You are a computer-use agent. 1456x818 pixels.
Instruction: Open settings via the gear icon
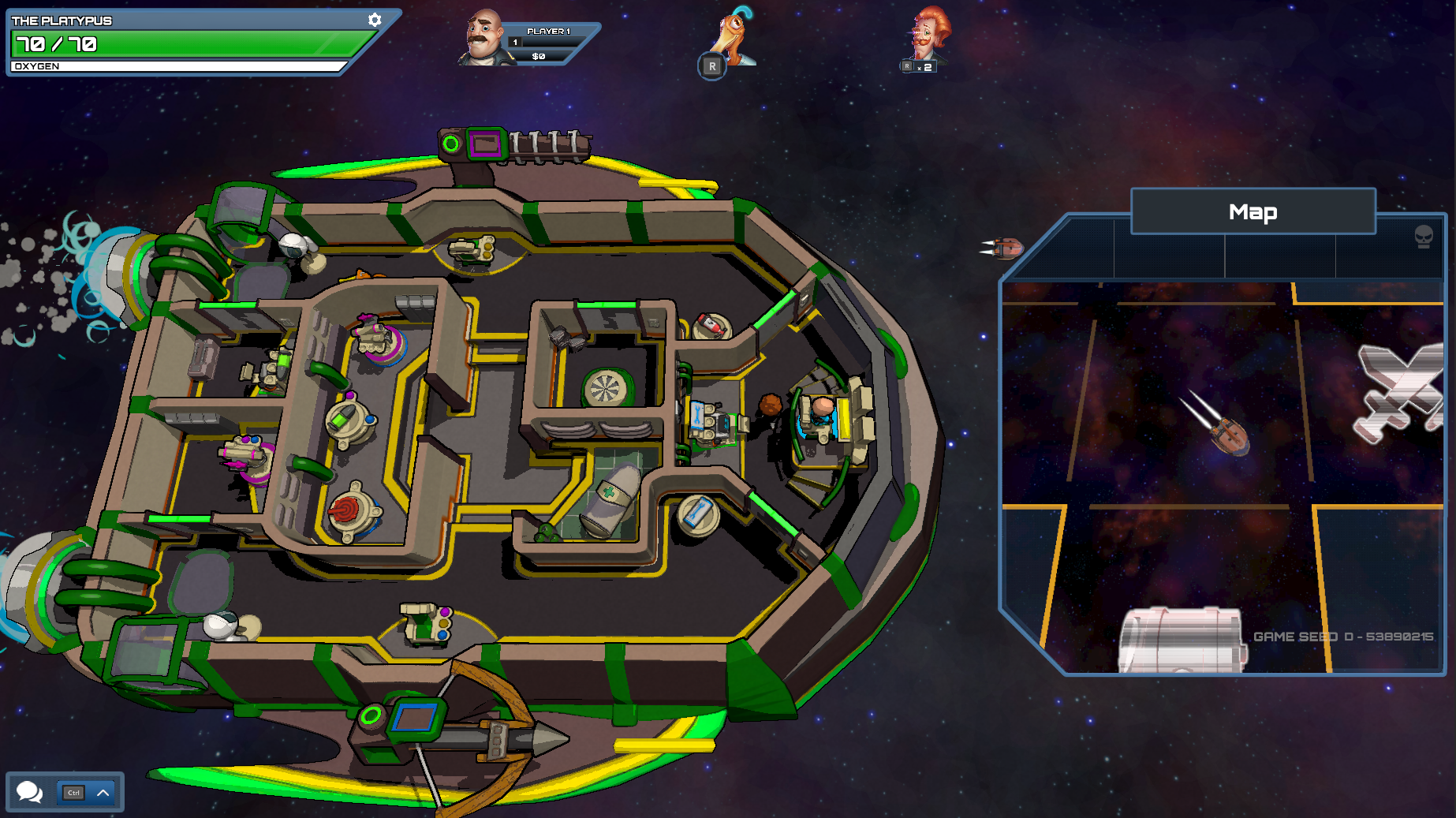click(x=375, y=20)
